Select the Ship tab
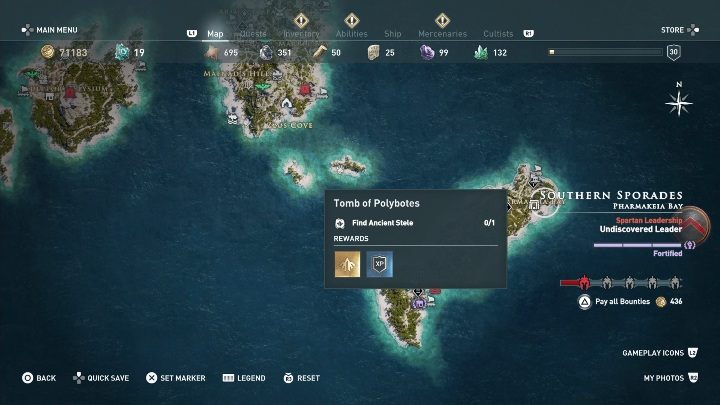 click(x=395, y=34)
